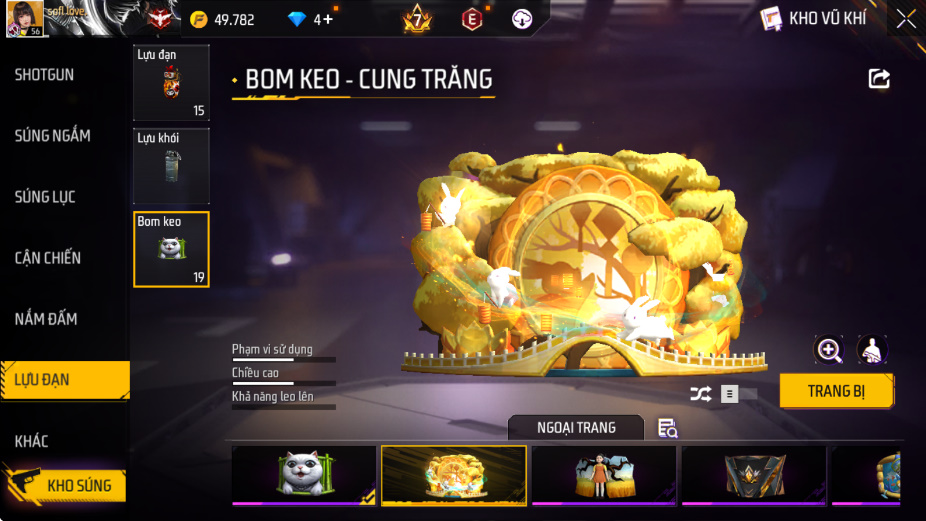Screen dimensions: 926x521
Task: Equip skin with the Trang Bị button
Action: coord(836,391)
